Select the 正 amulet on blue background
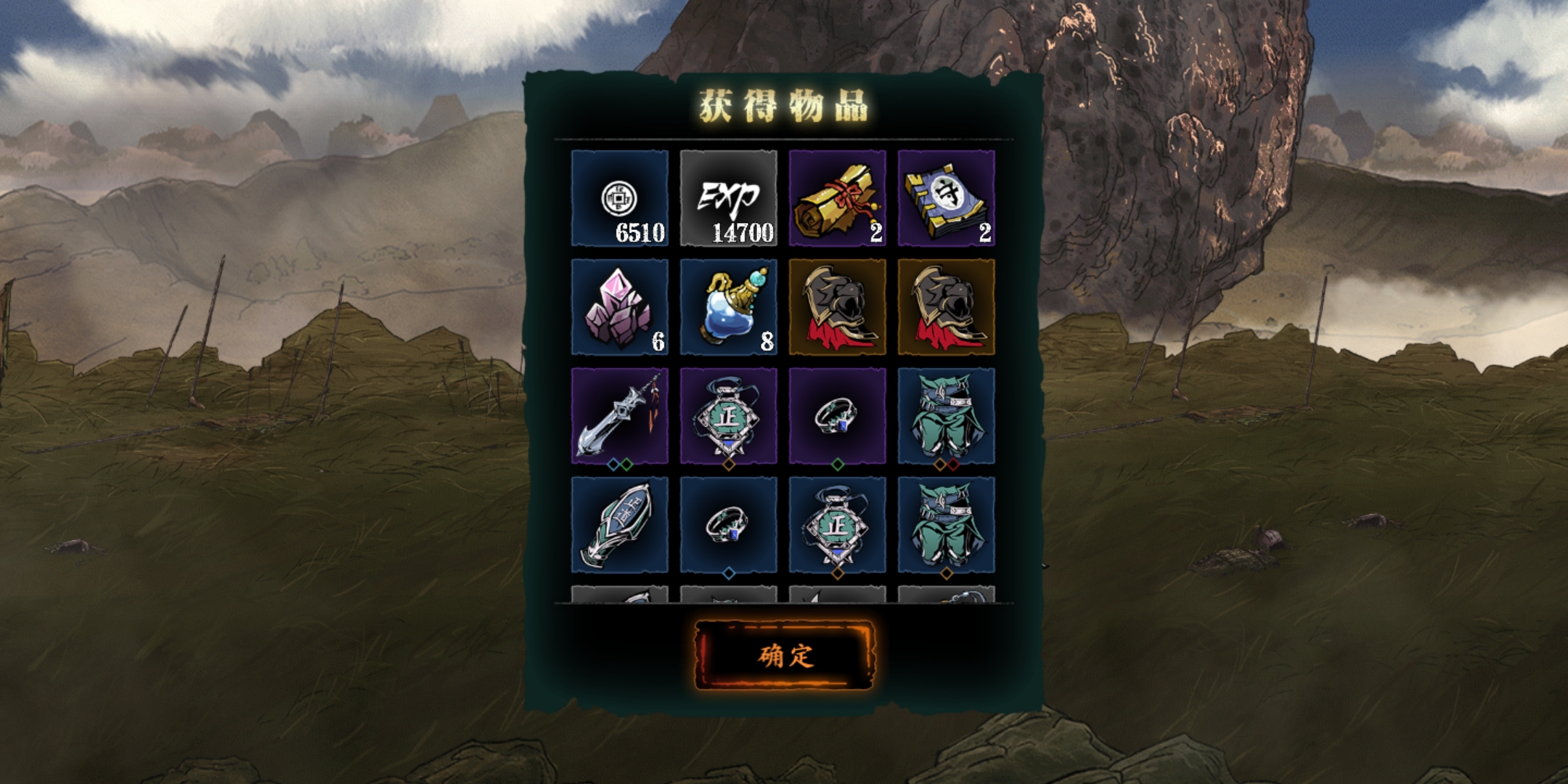 837,525
